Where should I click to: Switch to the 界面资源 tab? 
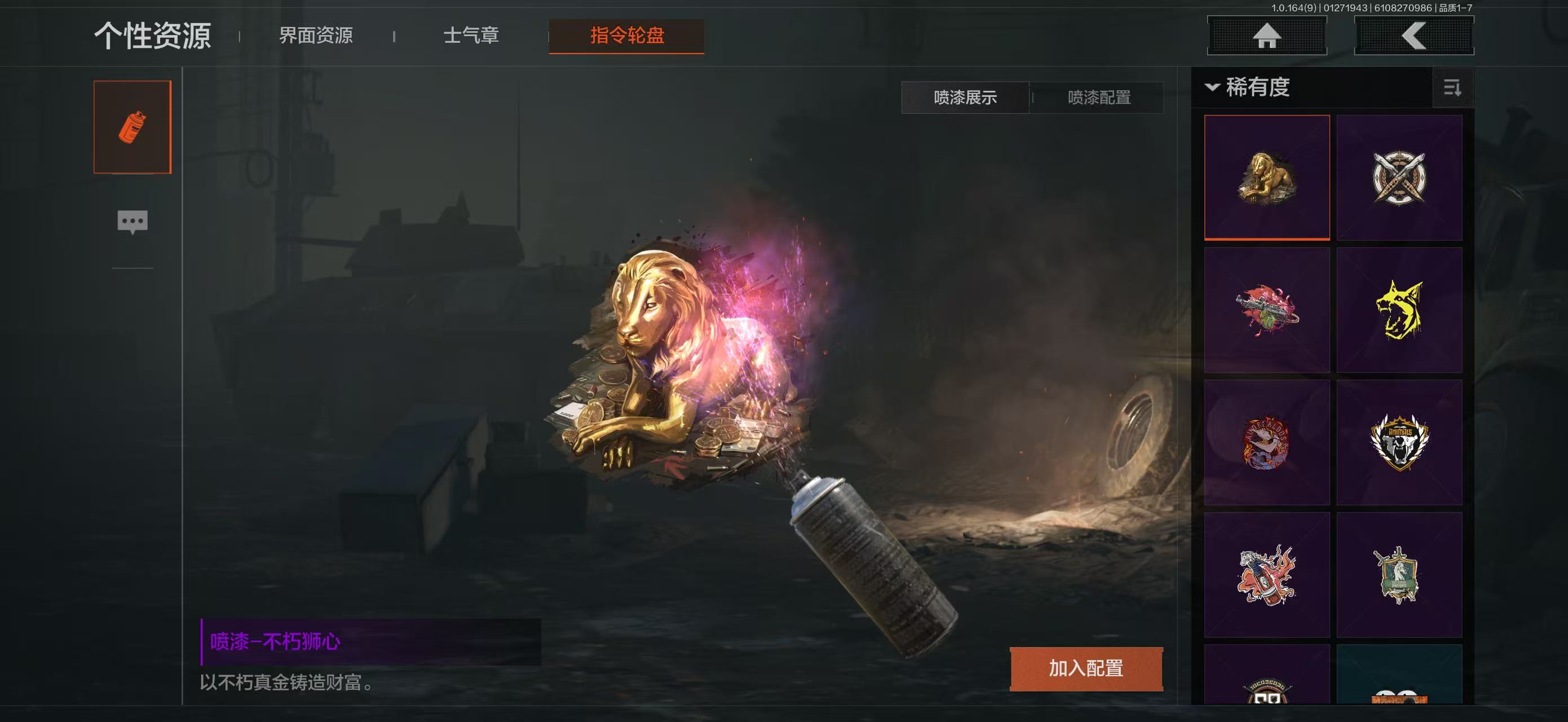tap(316, 36)
